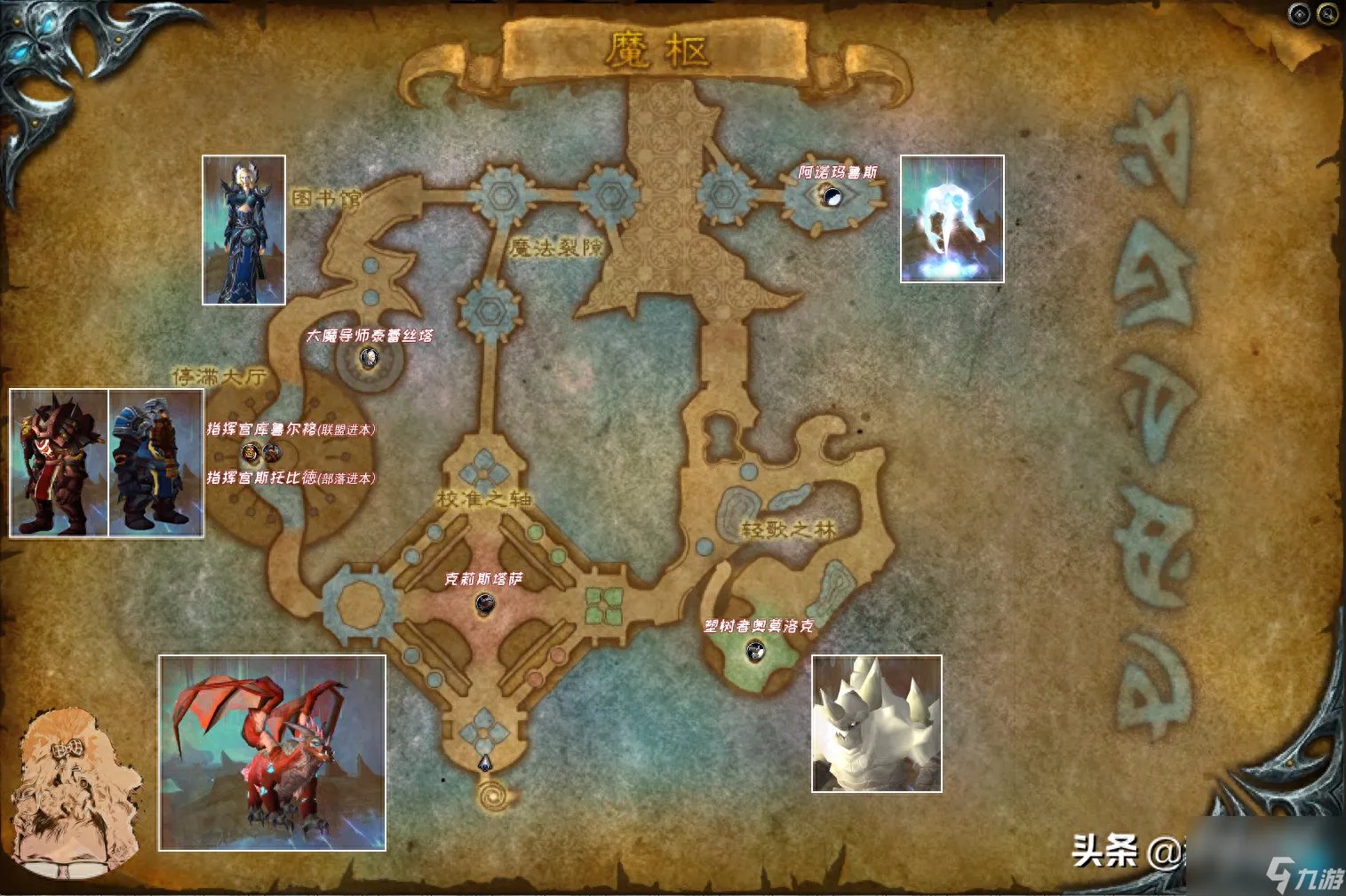The width and height of the screenshot is (1346, 896).
Task: Select the 克莉斯塔萨 boss marker on the map
Action: (485, 604)
